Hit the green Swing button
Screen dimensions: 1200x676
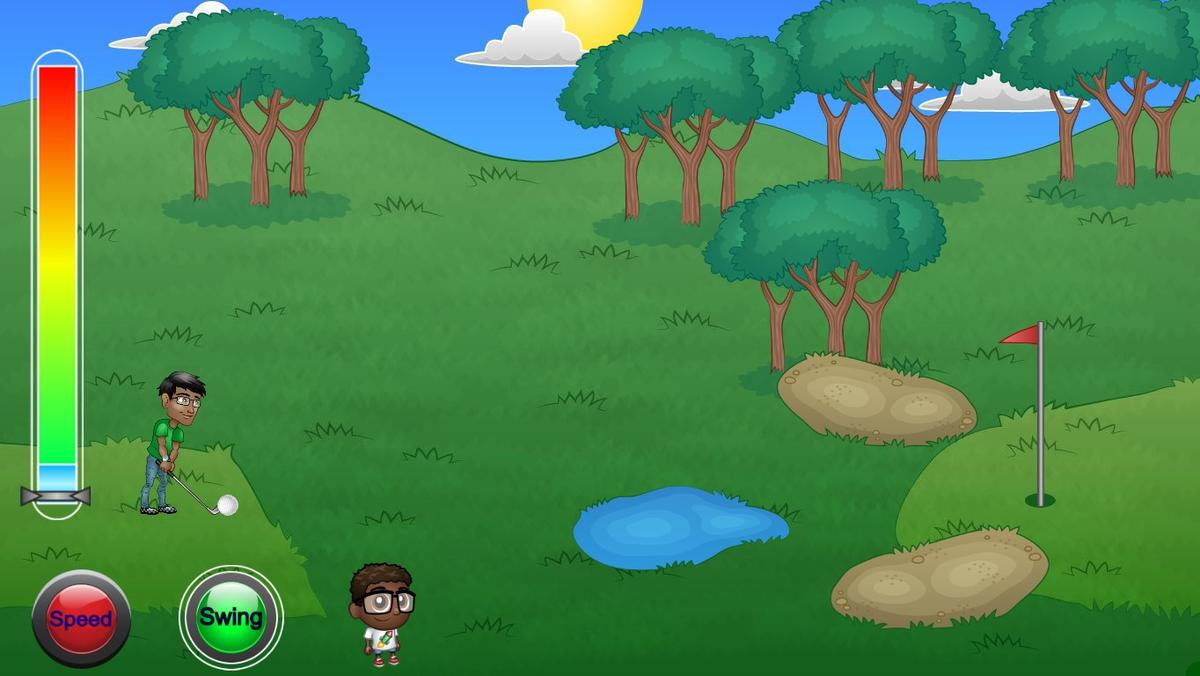click(x=231, y=617)
